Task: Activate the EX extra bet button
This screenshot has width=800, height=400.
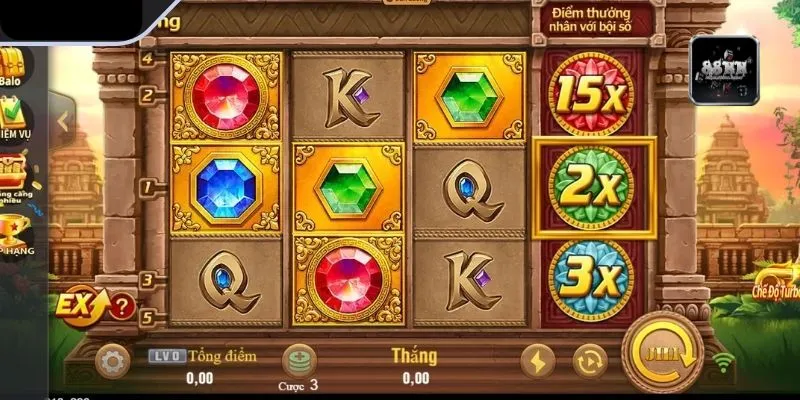Action: pos(77,304)
